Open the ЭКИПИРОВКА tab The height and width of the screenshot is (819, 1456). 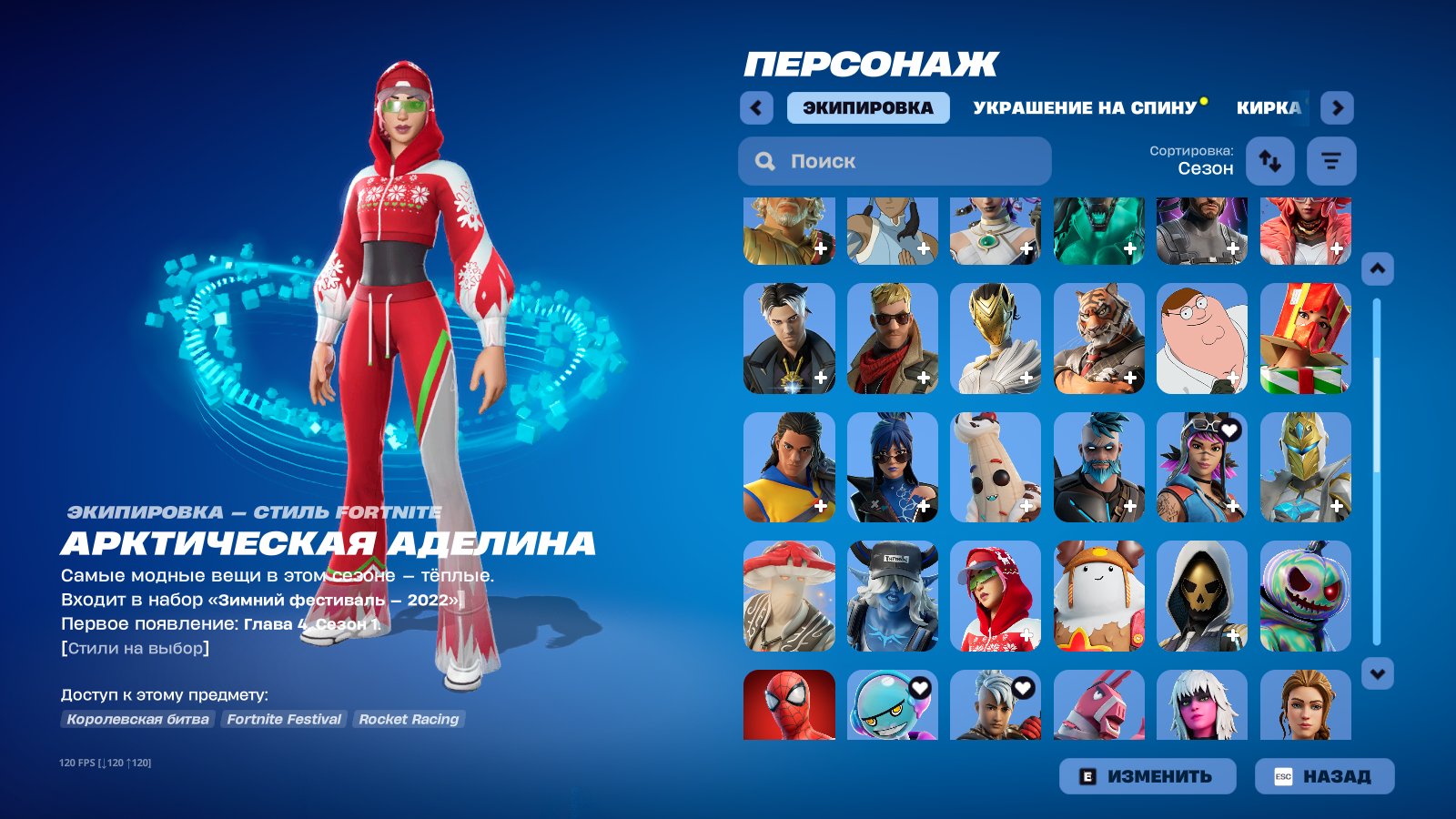[x=867, y=107]
